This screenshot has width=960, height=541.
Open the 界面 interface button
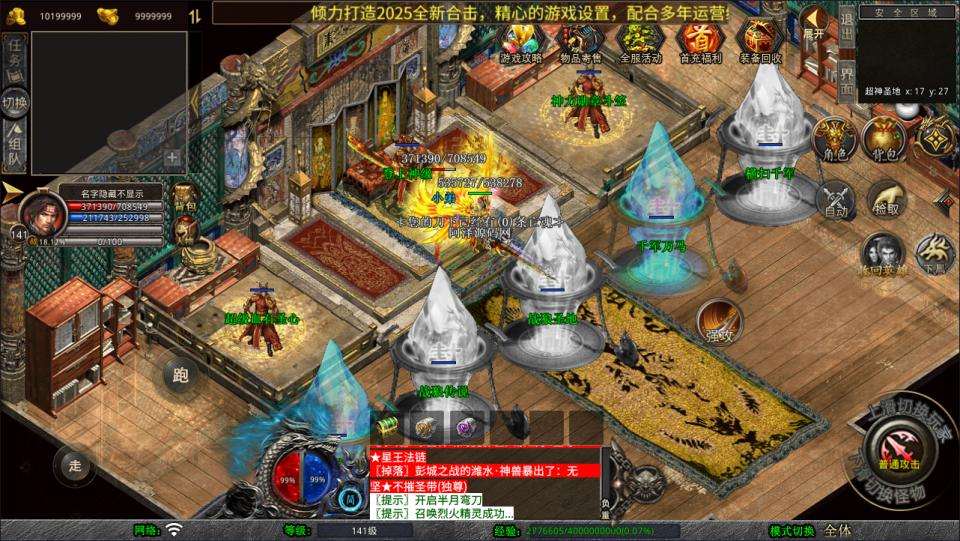[x=845, y=78]
